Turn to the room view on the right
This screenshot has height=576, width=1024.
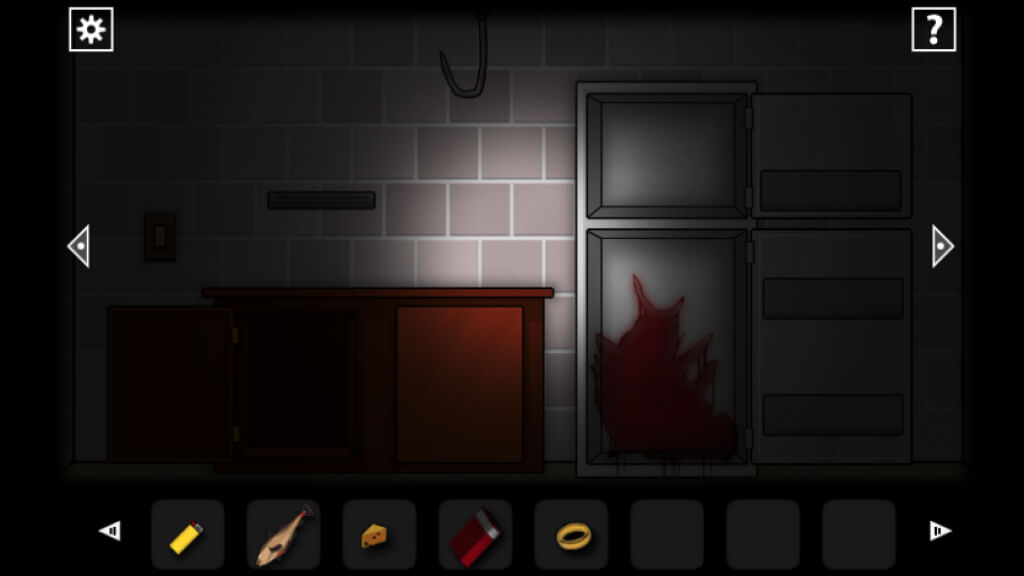[x=942, y=246]
